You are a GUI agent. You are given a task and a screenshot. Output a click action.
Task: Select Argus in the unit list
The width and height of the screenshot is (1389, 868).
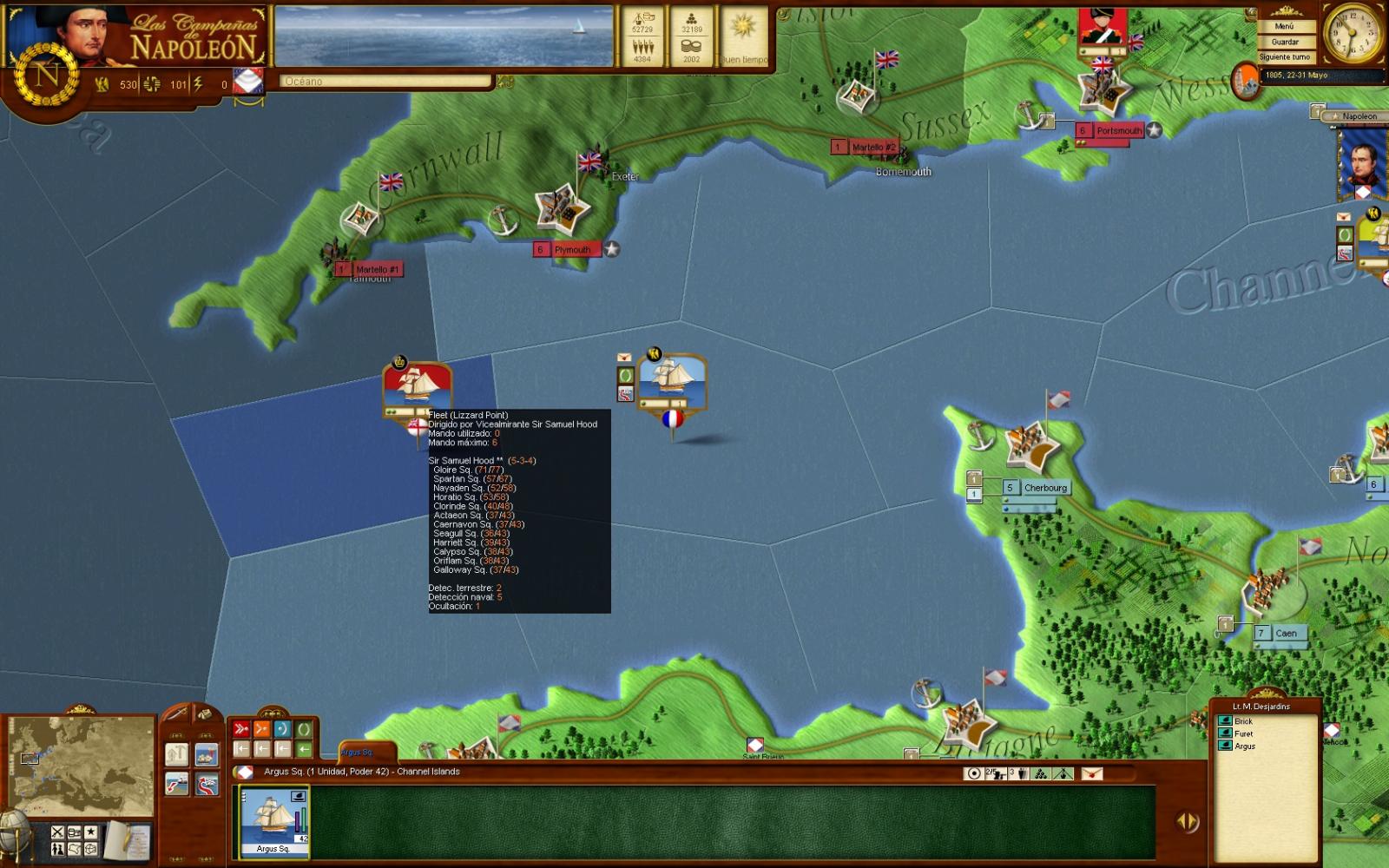click(1244, 746)
